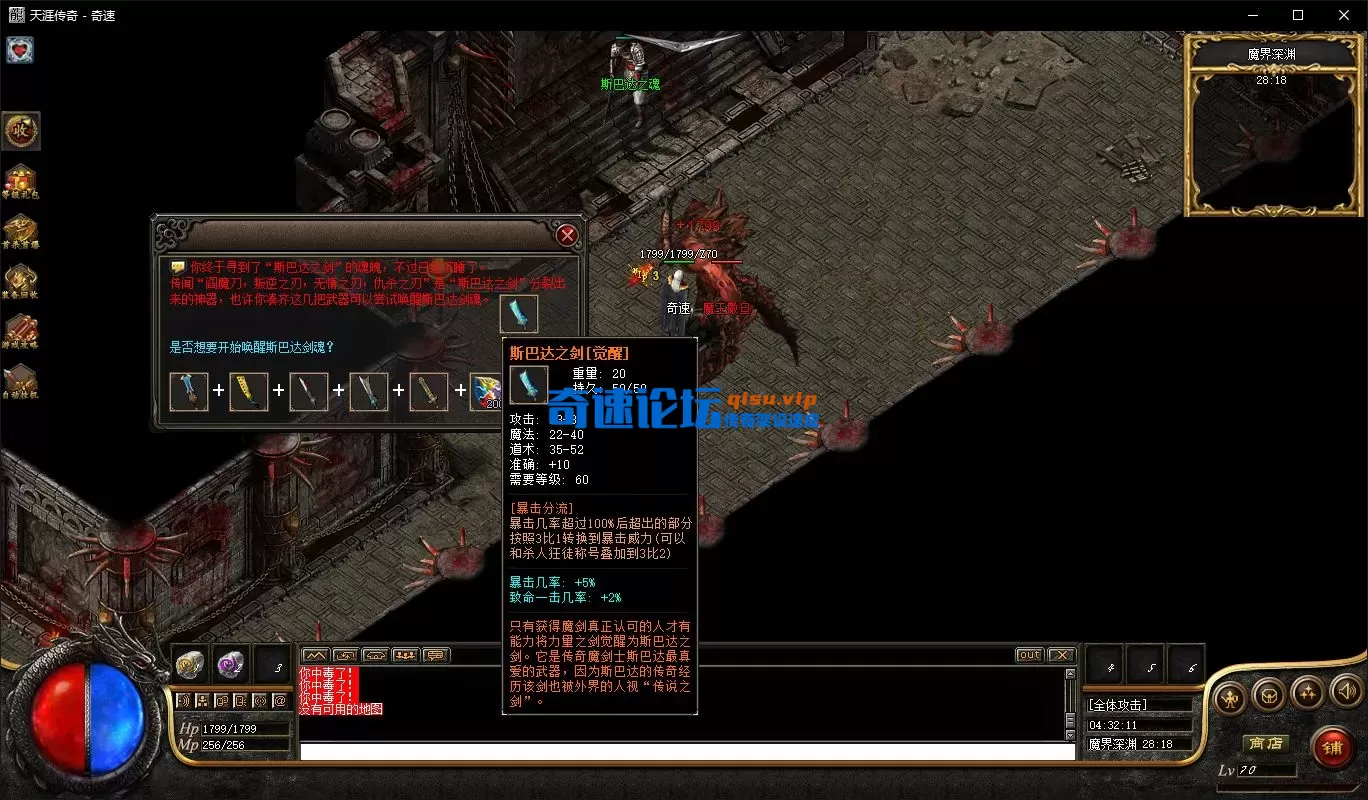Open the red 铺 stall button
The height and width of the screenshot is (800, 1368).
(1335, 747)
